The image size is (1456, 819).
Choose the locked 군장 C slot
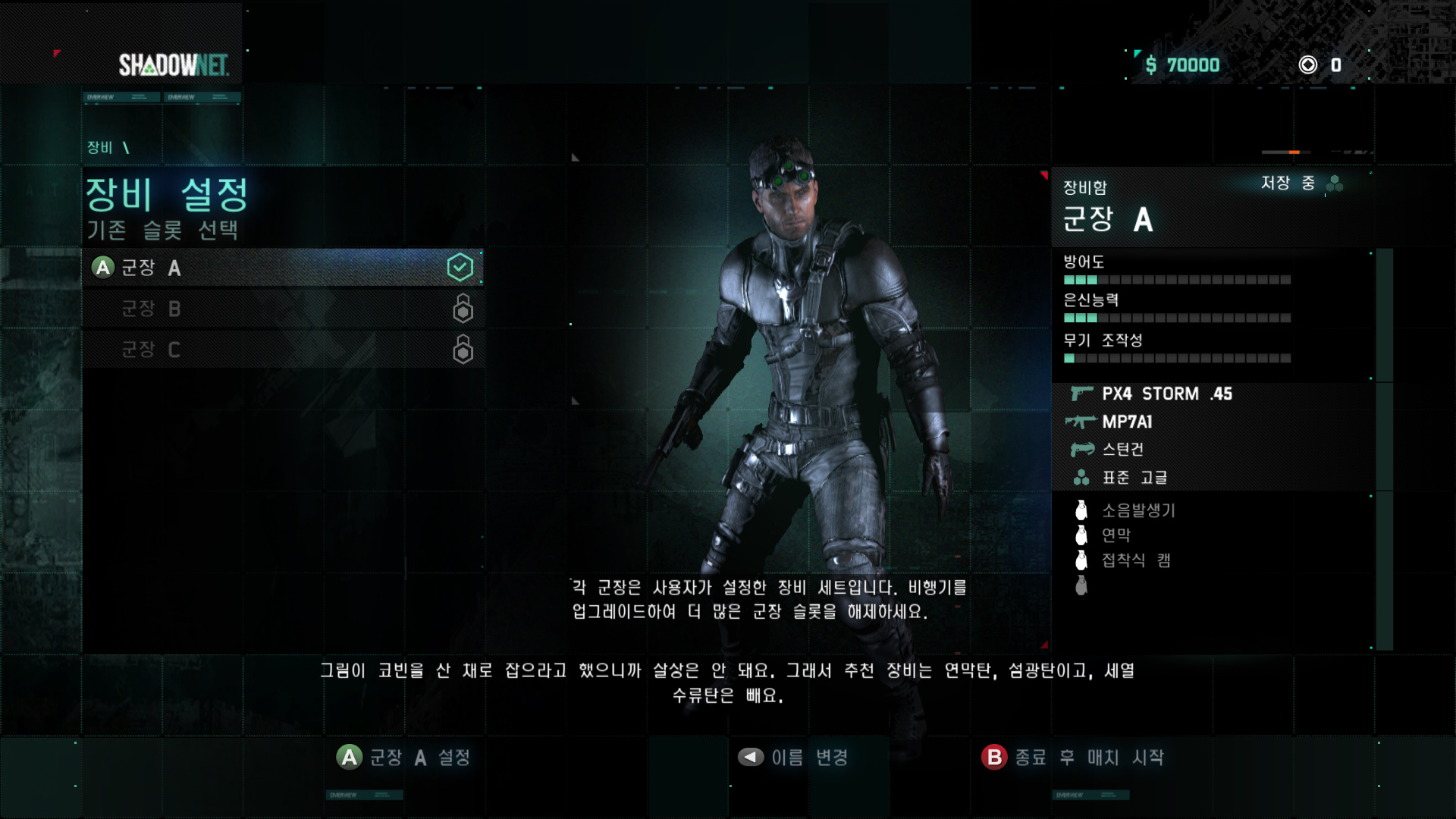(x=282, y=350)
